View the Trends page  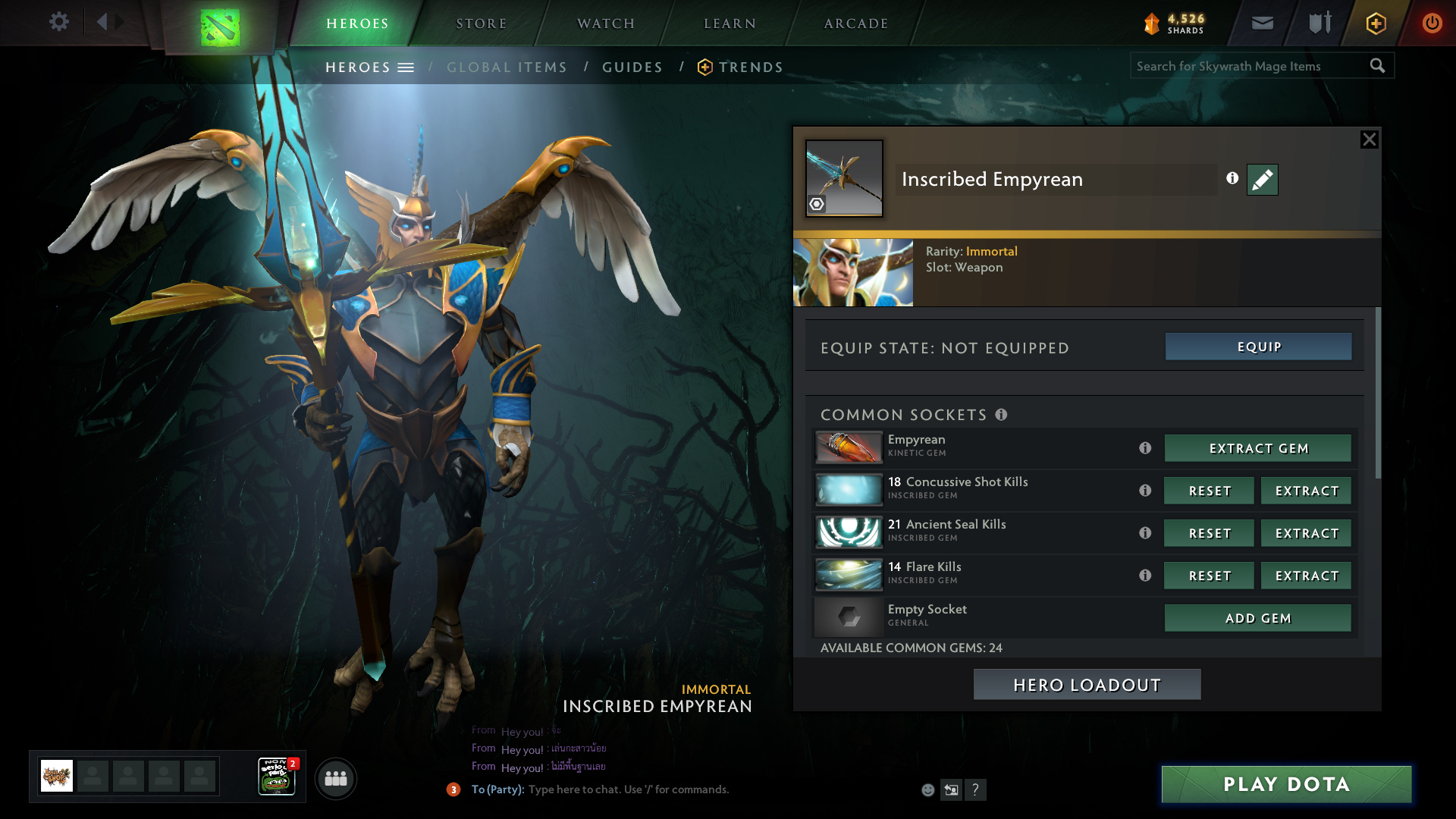click(x=751, y=67)
